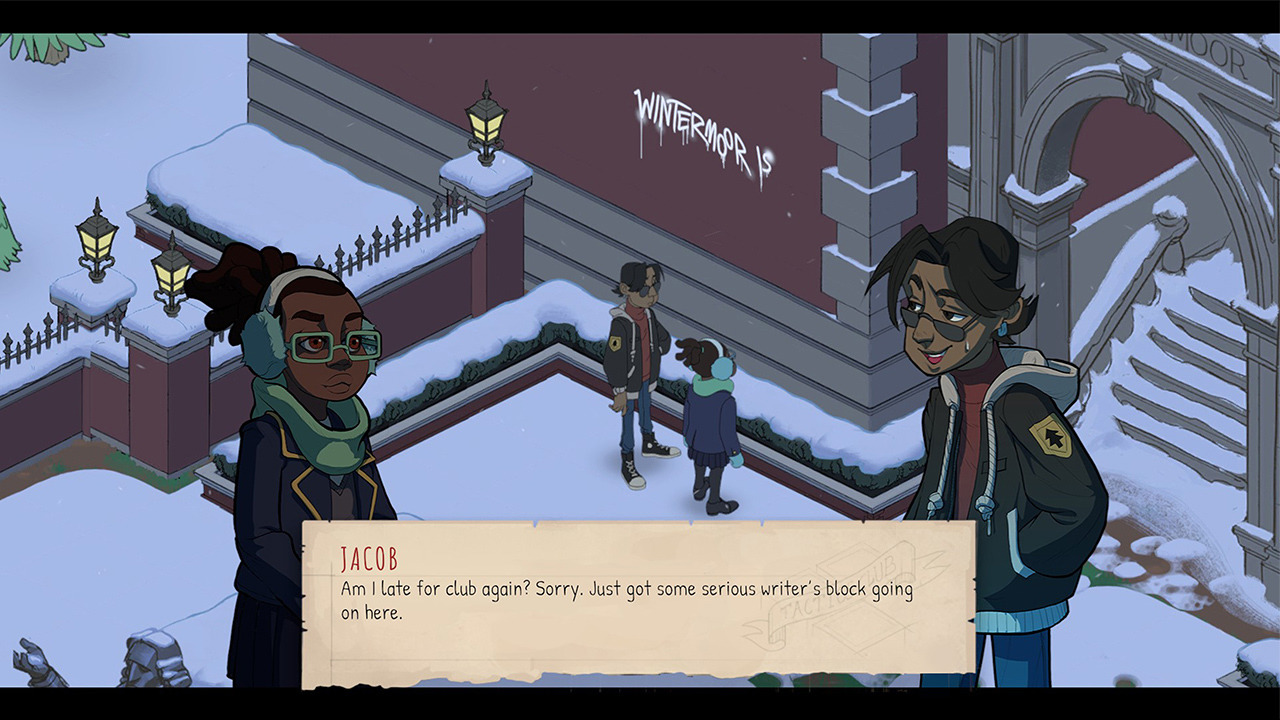This screenshot has height=720, width=1280.
Task: Click the badge on the distant boy's jacket
Action: pos(616,345)
